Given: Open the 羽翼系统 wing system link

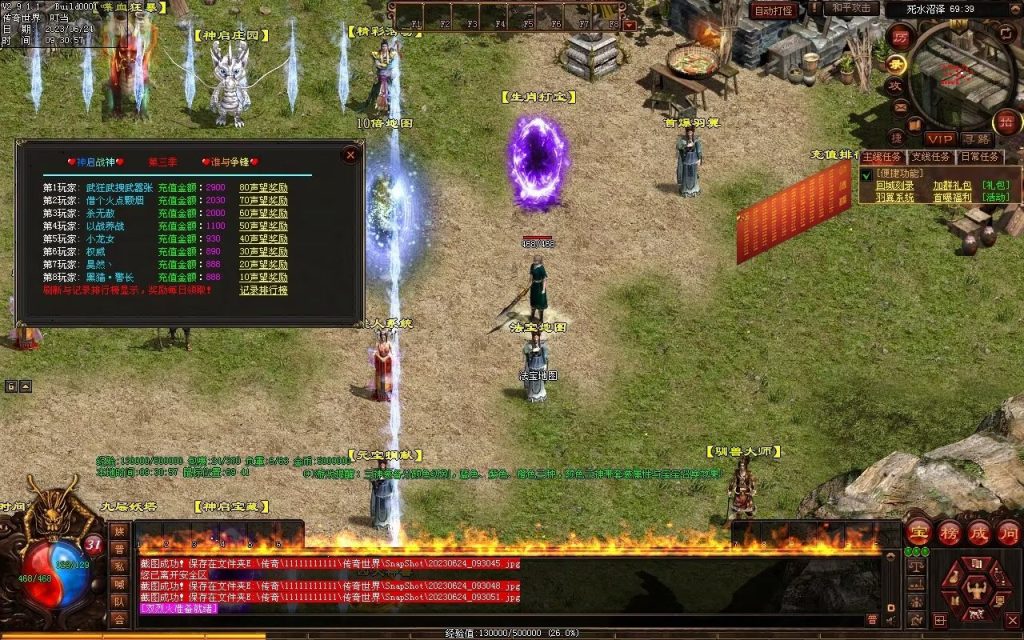Looking at the screenshot, I should [x=895, y=198].
